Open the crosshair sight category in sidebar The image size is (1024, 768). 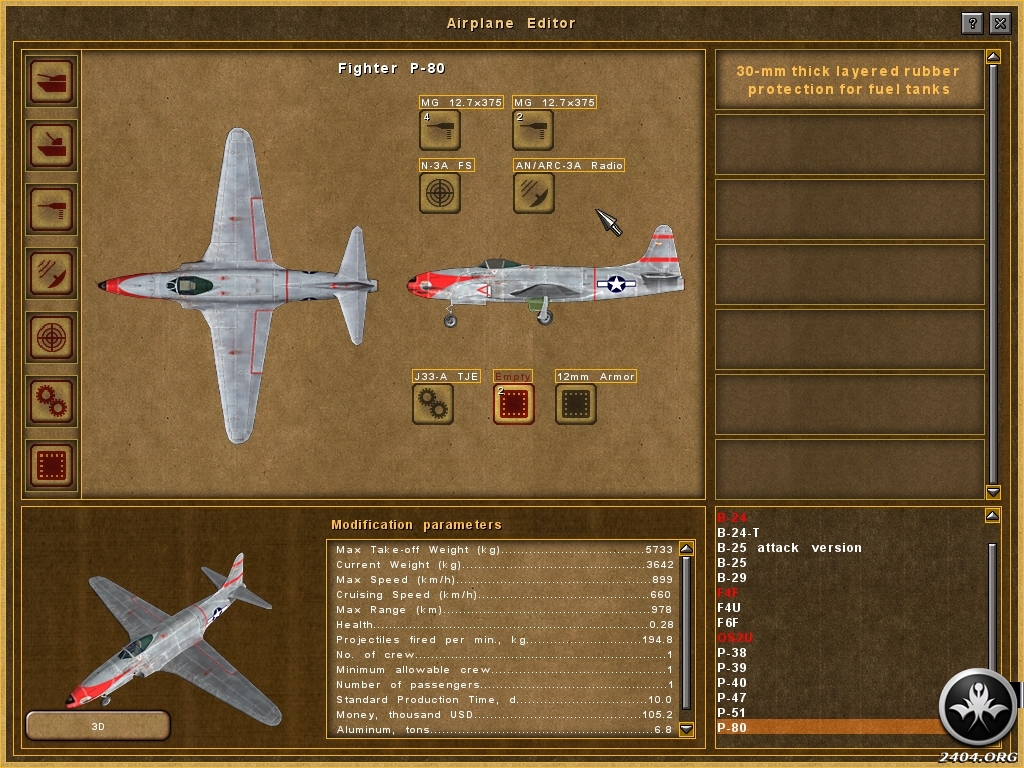51,337
